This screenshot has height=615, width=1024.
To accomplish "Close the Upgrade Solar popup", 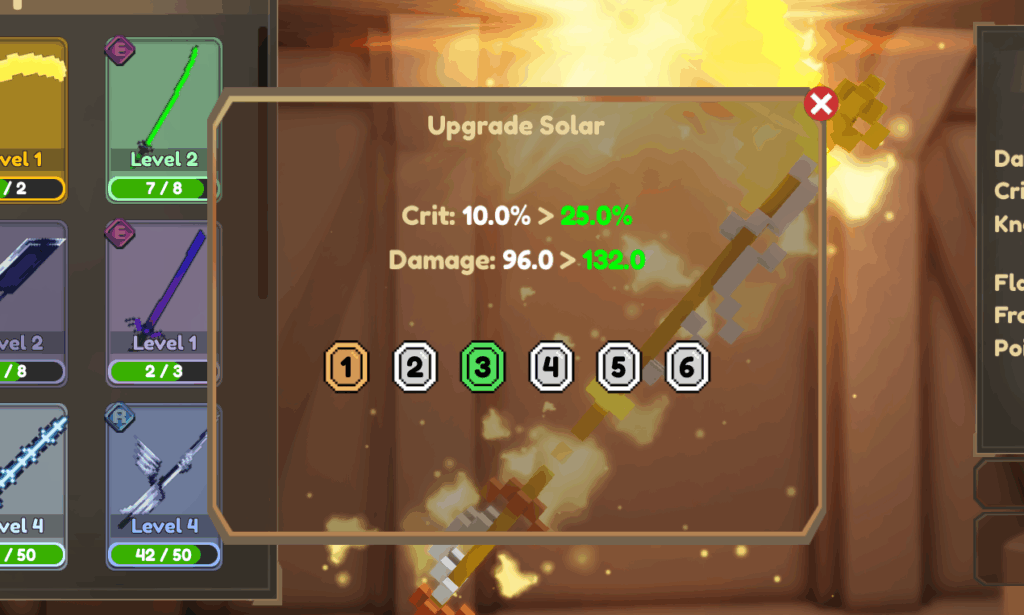I will [821, 104].
